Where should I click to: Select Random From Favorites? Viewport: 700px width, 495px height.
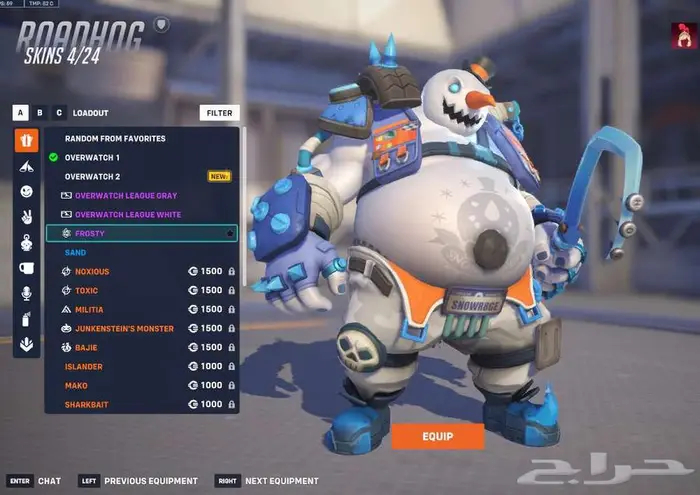115,138
